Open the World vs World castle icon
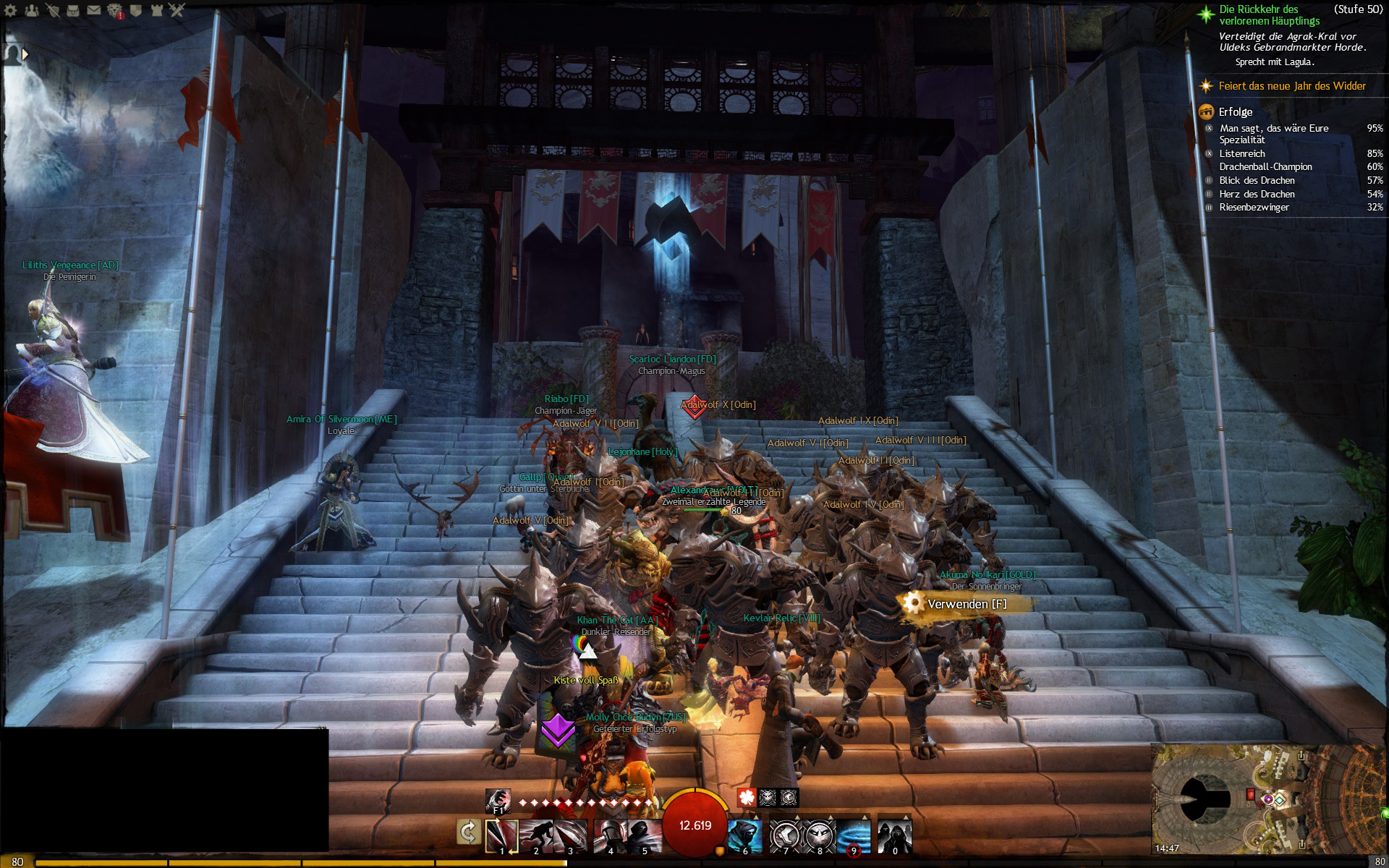This screenshot has height=868, width=1389. pyautogui.click(x=157, y=10)
